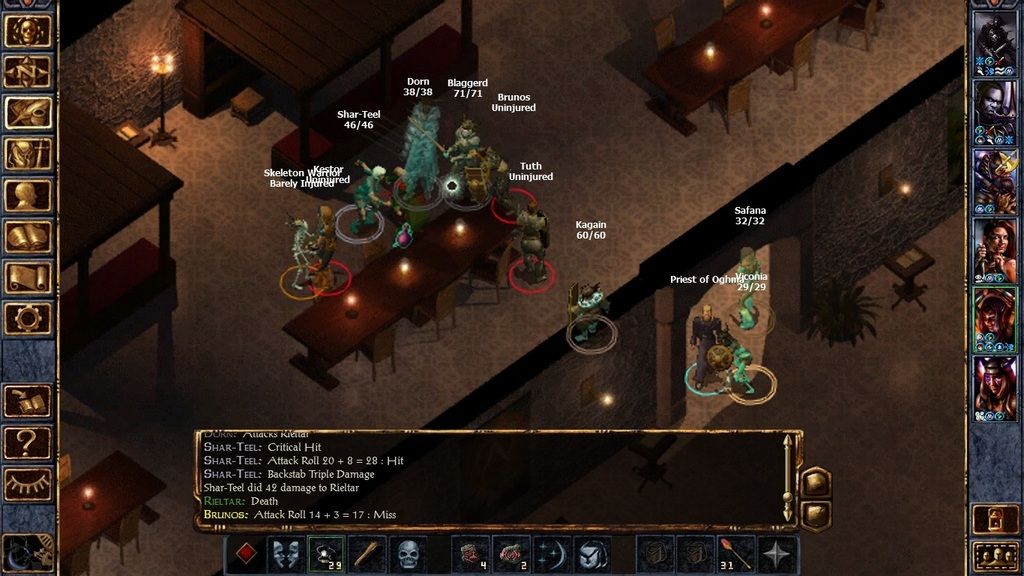Activate the skull ability icon
Viewport: 1024px width, 576px height.
coord(407,554)
